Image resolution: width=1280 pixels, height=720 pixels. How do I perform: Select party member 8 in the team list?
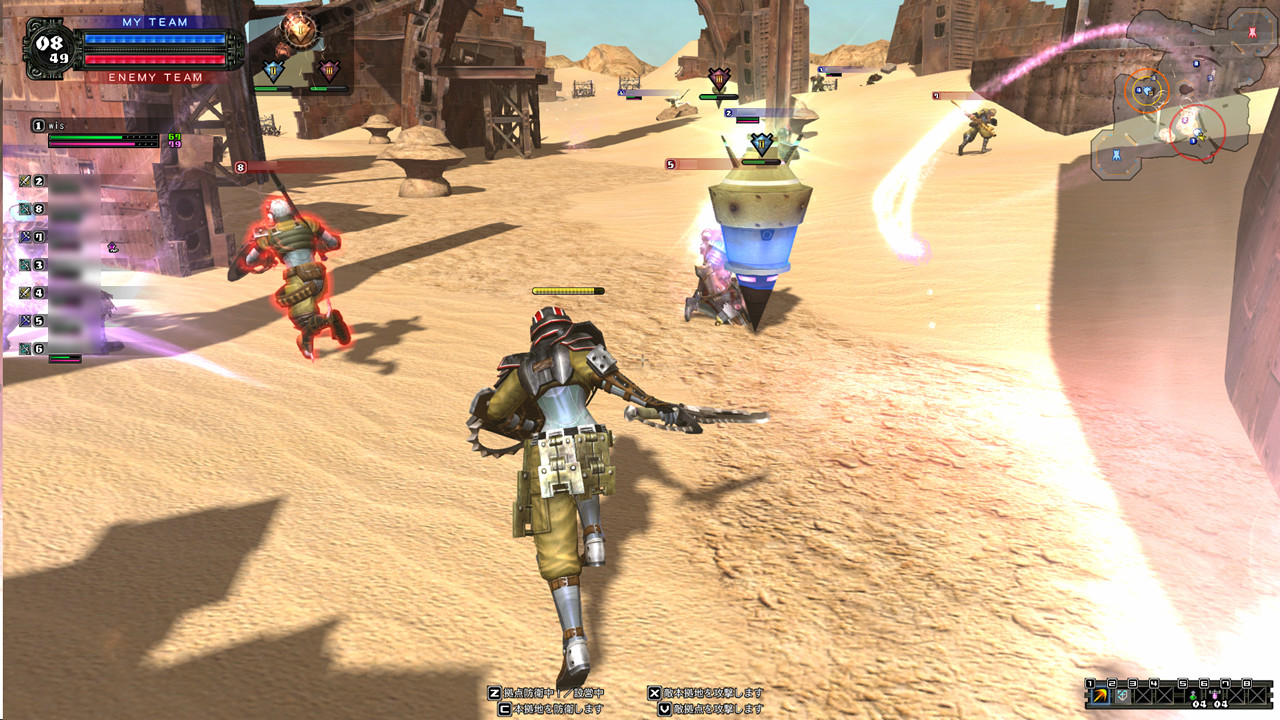click(58, 210)
